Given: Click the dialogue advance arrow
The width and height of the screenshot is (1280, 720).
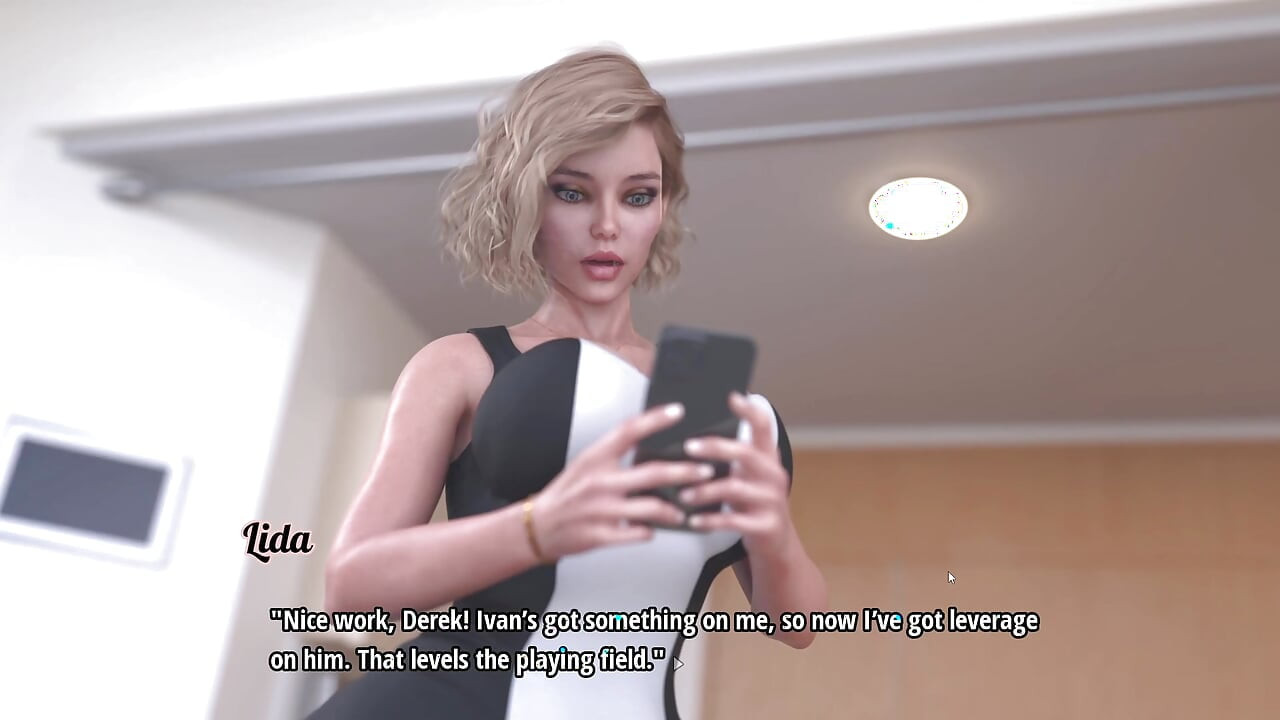Looking at the screenshot, I should [679, 663].
